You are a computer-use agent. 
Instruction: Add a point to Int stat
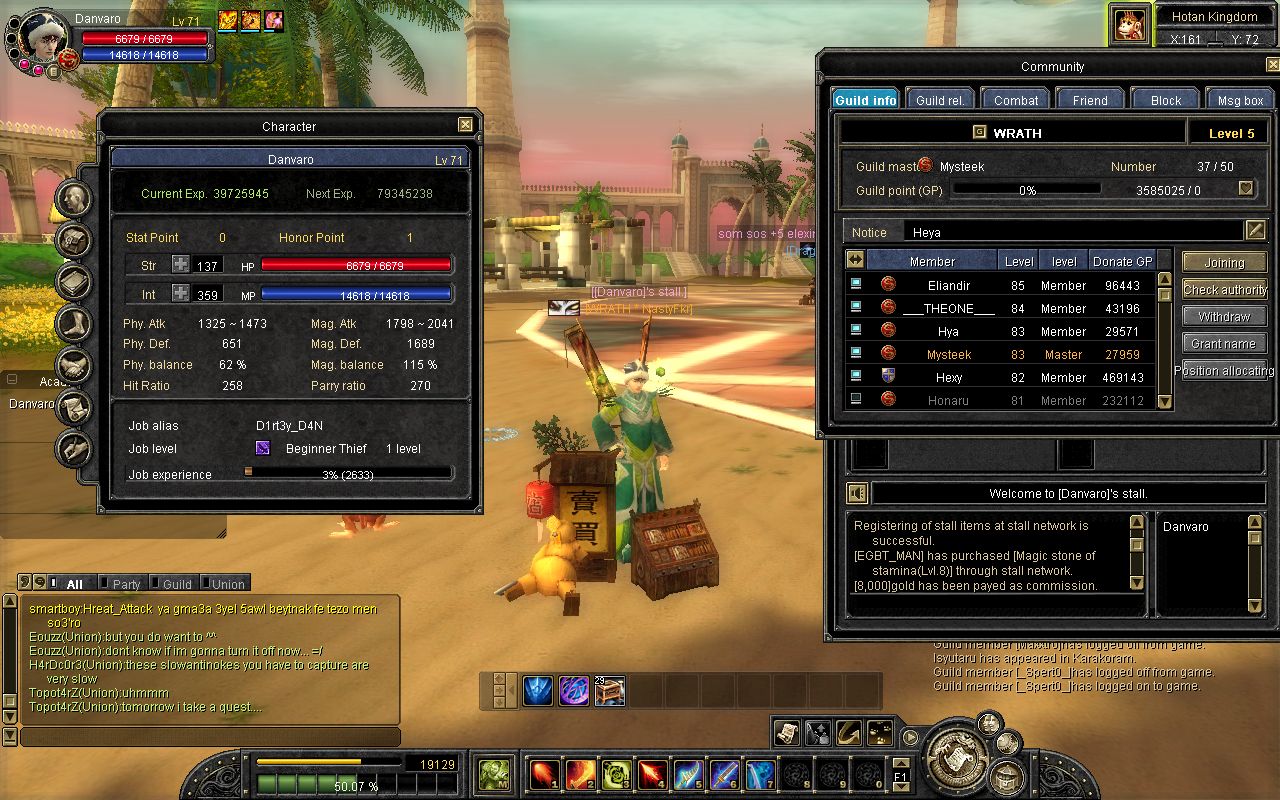tap(180, 293)
